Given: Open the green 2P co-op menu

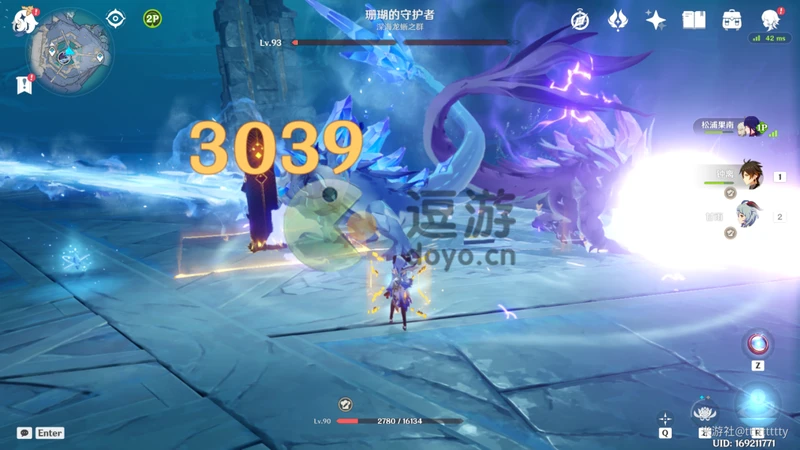Looking at the screenshot, I should 152,19.
